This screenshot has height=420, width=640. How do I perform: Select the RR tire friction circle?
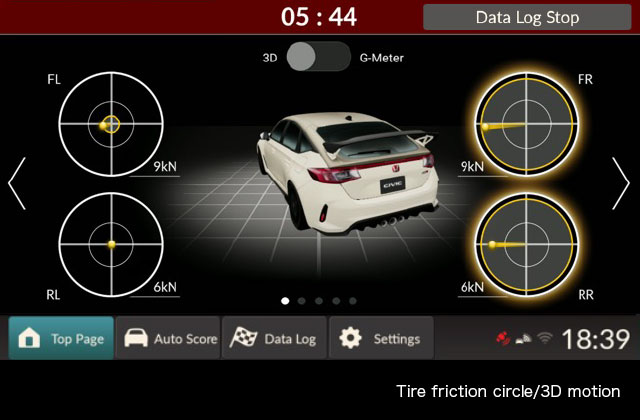click(x=526, y=243)
